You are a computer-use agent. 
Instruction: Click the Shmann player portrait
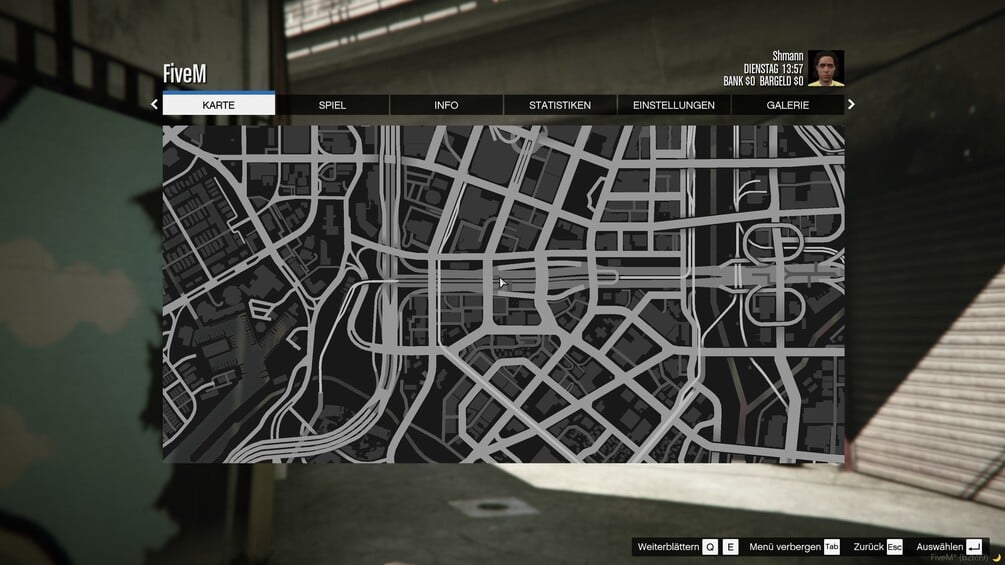click(826, 68)
